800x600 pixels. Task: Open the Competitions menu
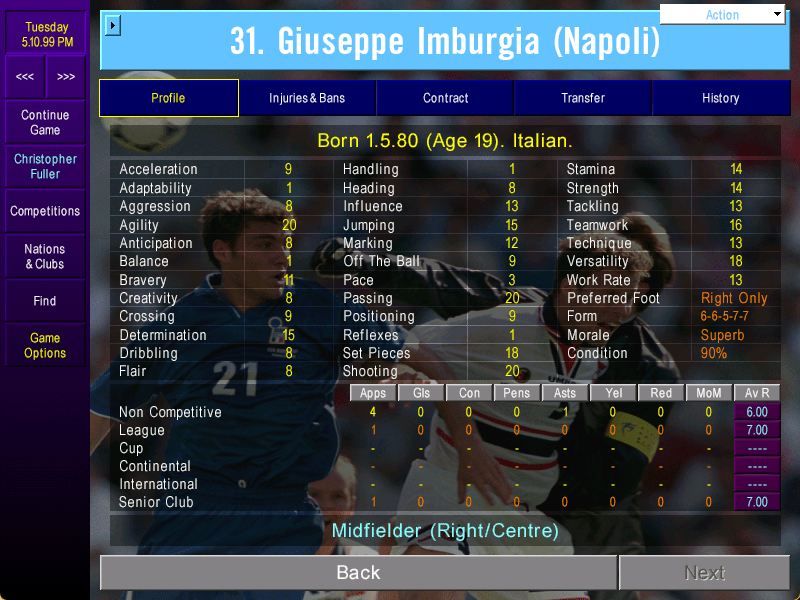[45, 211]
